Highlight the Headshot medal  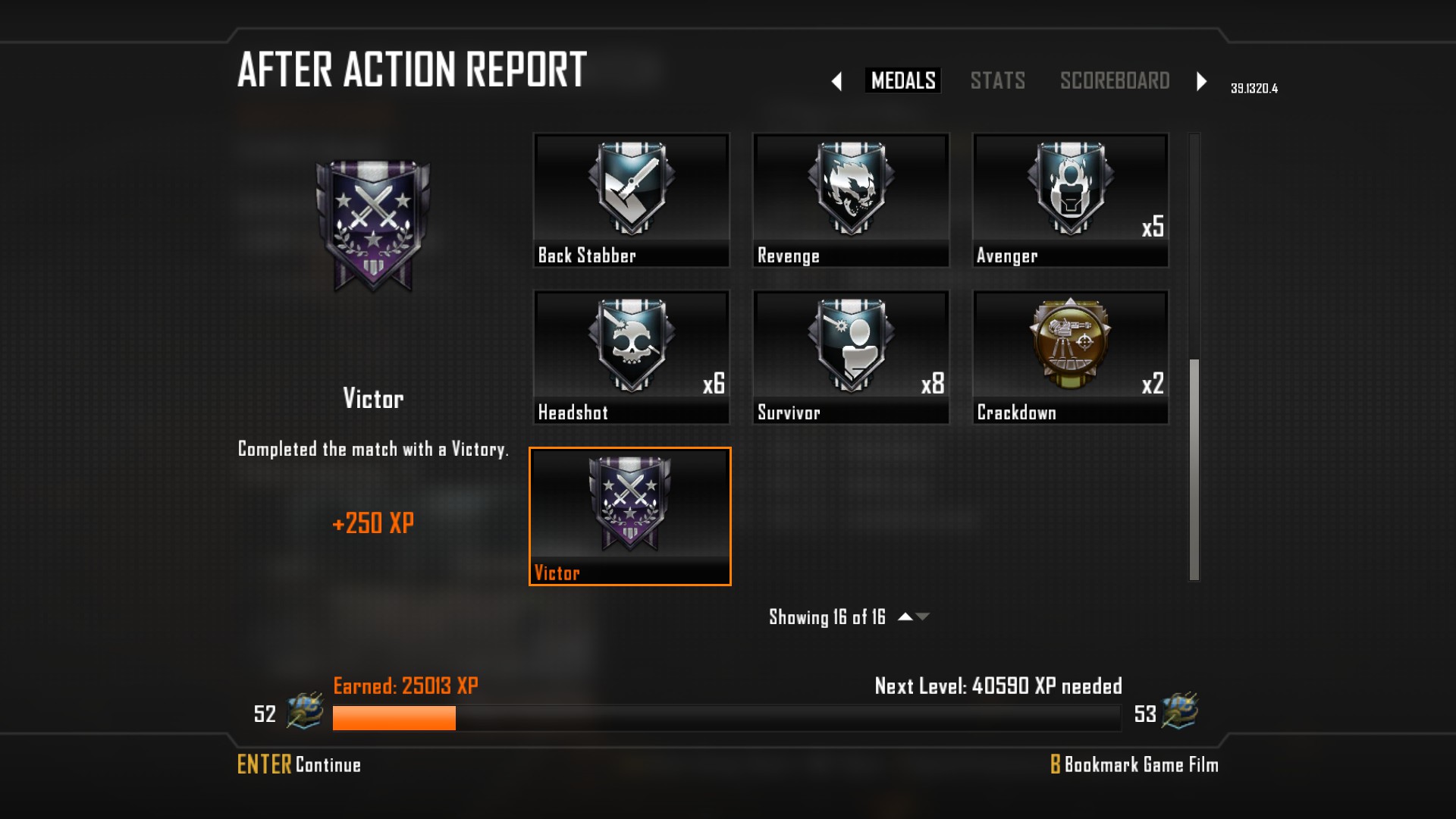(631, 357)
